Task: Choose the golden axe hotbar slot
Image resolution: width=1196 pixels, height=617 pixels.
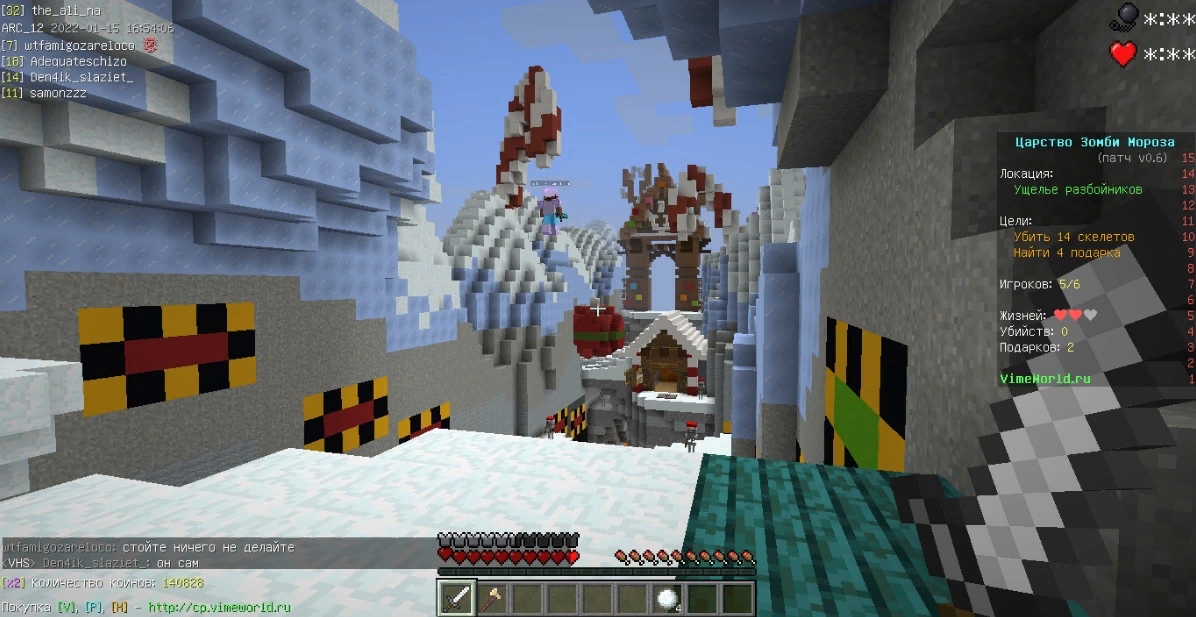Action: click(492, 598)
